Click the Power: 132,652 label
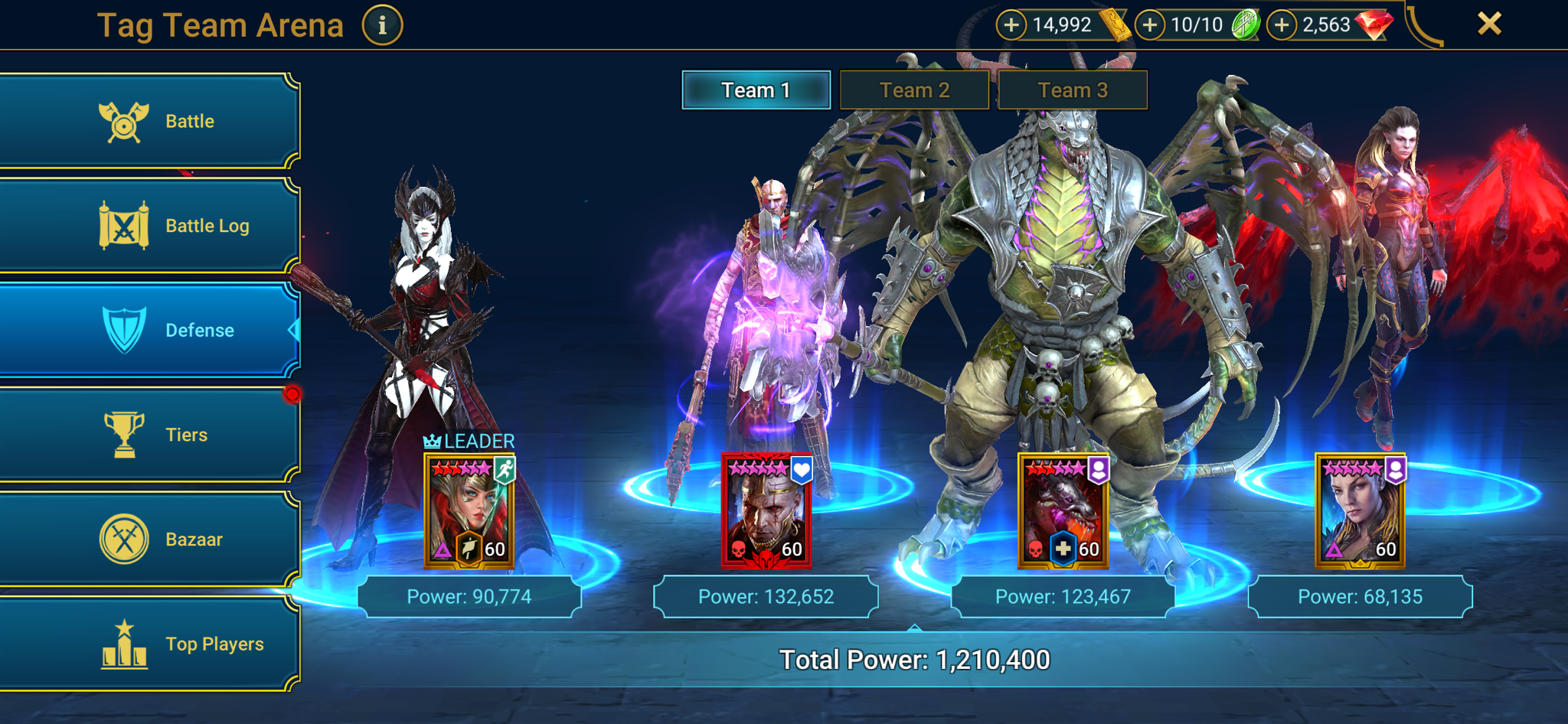 pos(766,596)
